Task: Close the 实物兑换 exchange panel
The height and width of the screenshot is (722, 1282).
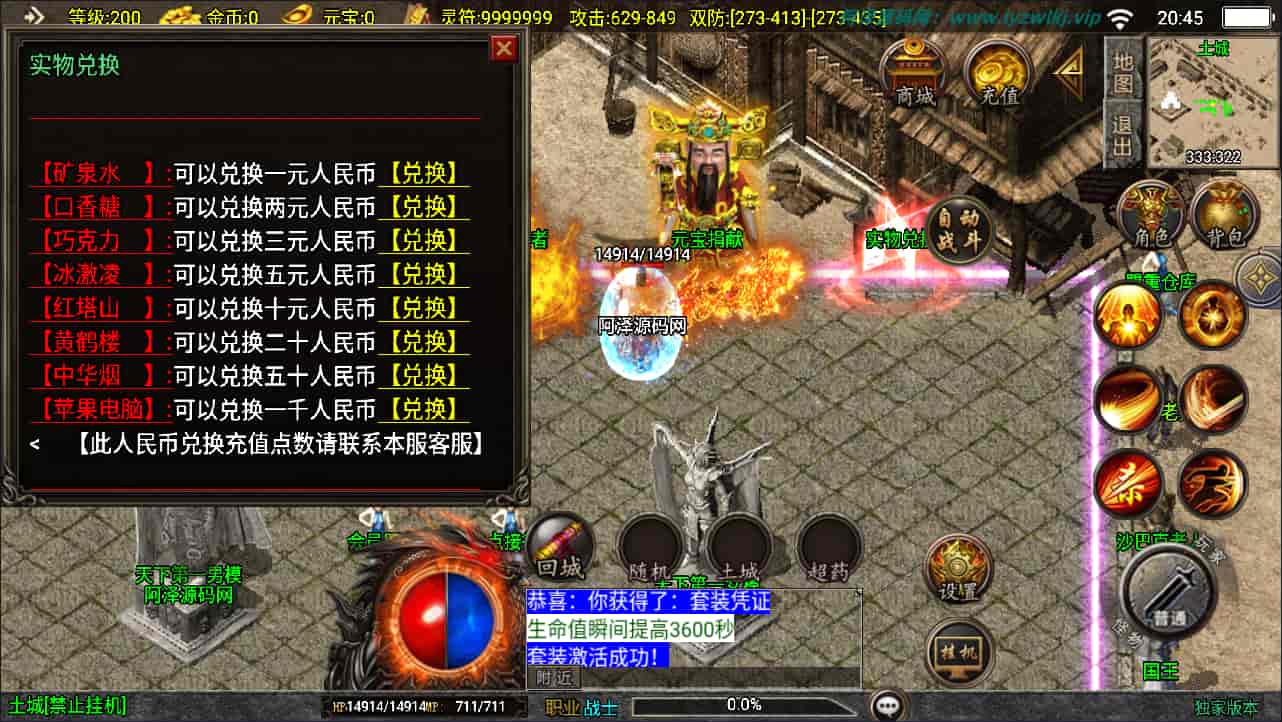Action: pos(504,48)
